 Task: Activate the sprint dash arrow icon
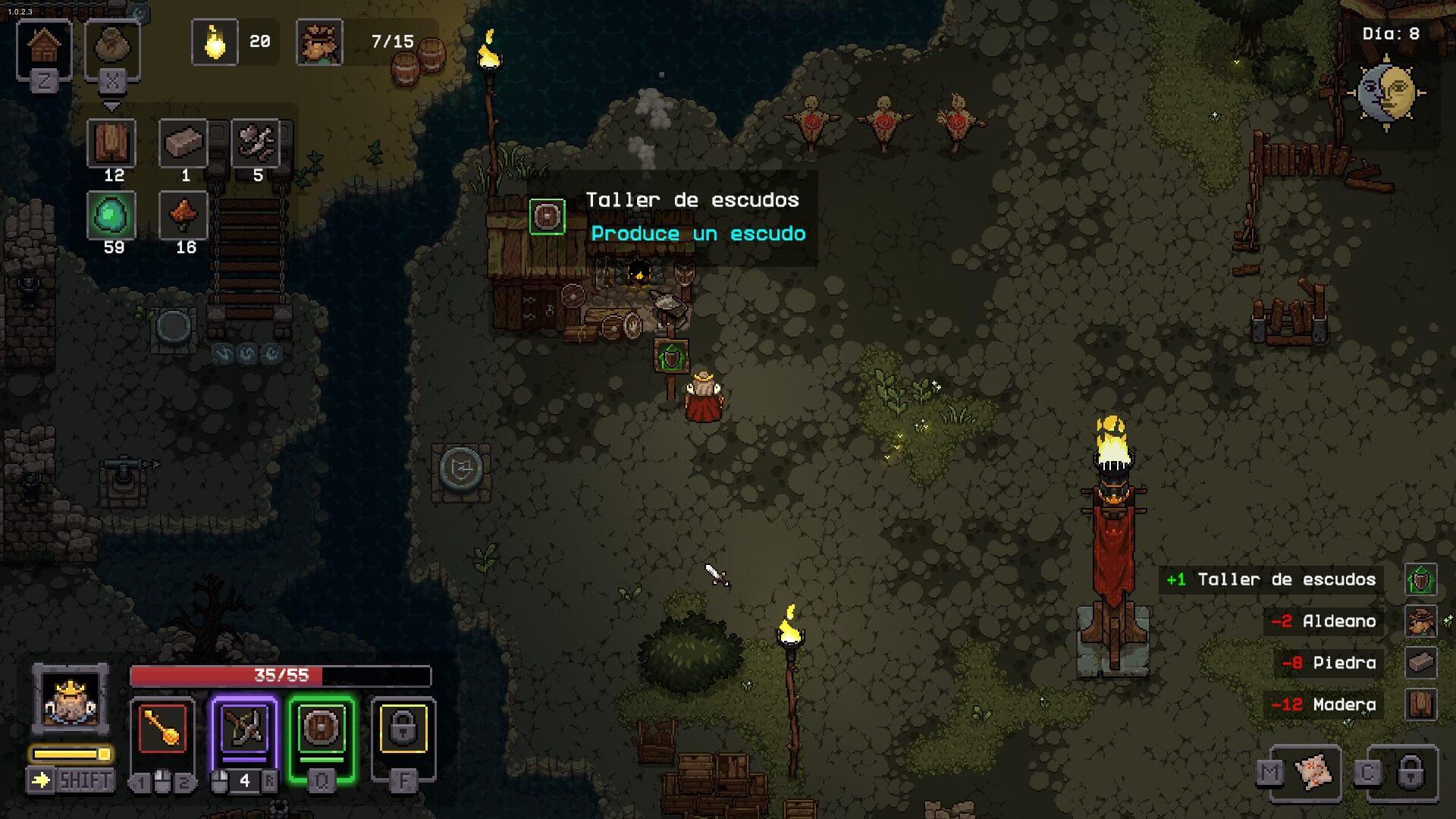coord(40,780)
